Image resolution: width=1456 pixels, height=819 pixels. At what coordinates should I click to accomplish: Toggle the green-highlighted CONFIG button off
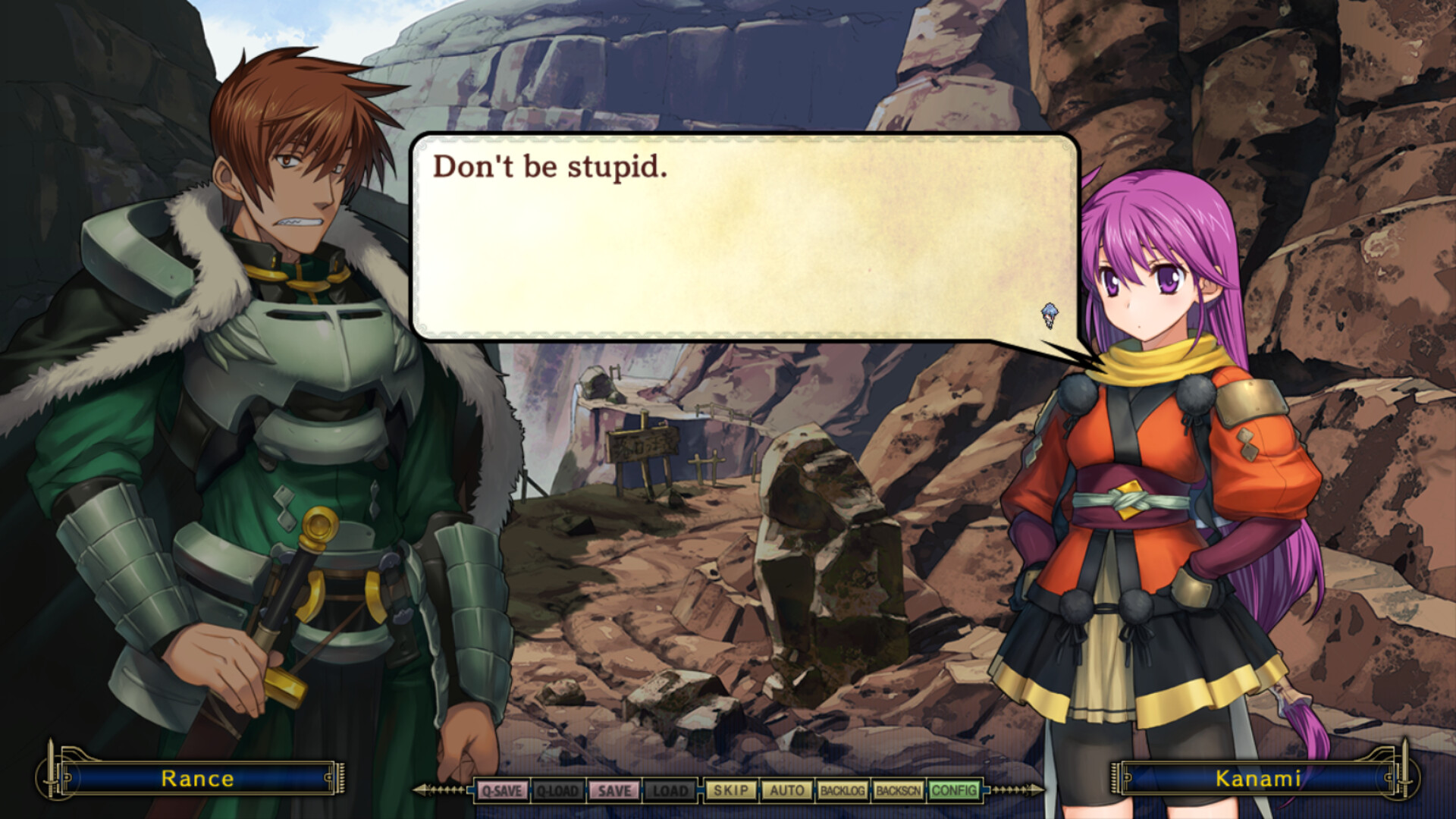pos(954,790)
